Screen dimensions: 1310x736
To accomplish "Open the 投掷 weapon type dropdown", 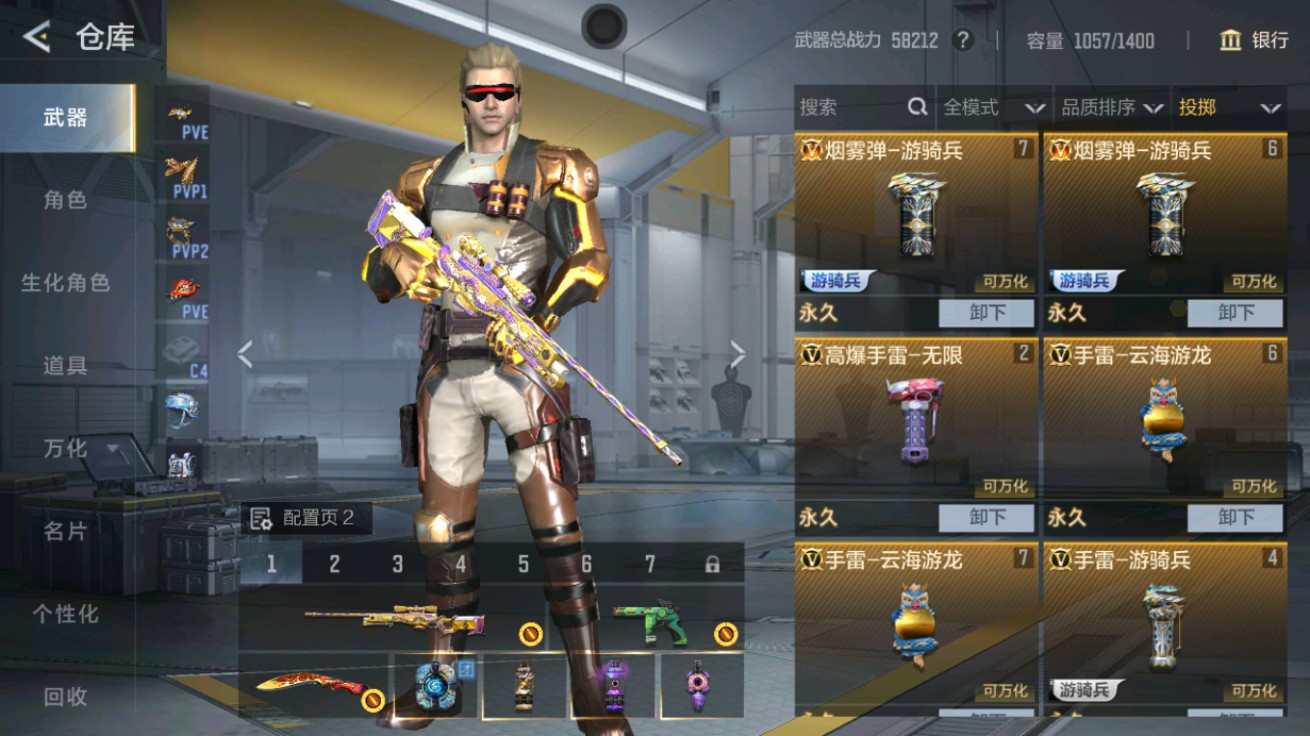I will tap(1228, 107).
